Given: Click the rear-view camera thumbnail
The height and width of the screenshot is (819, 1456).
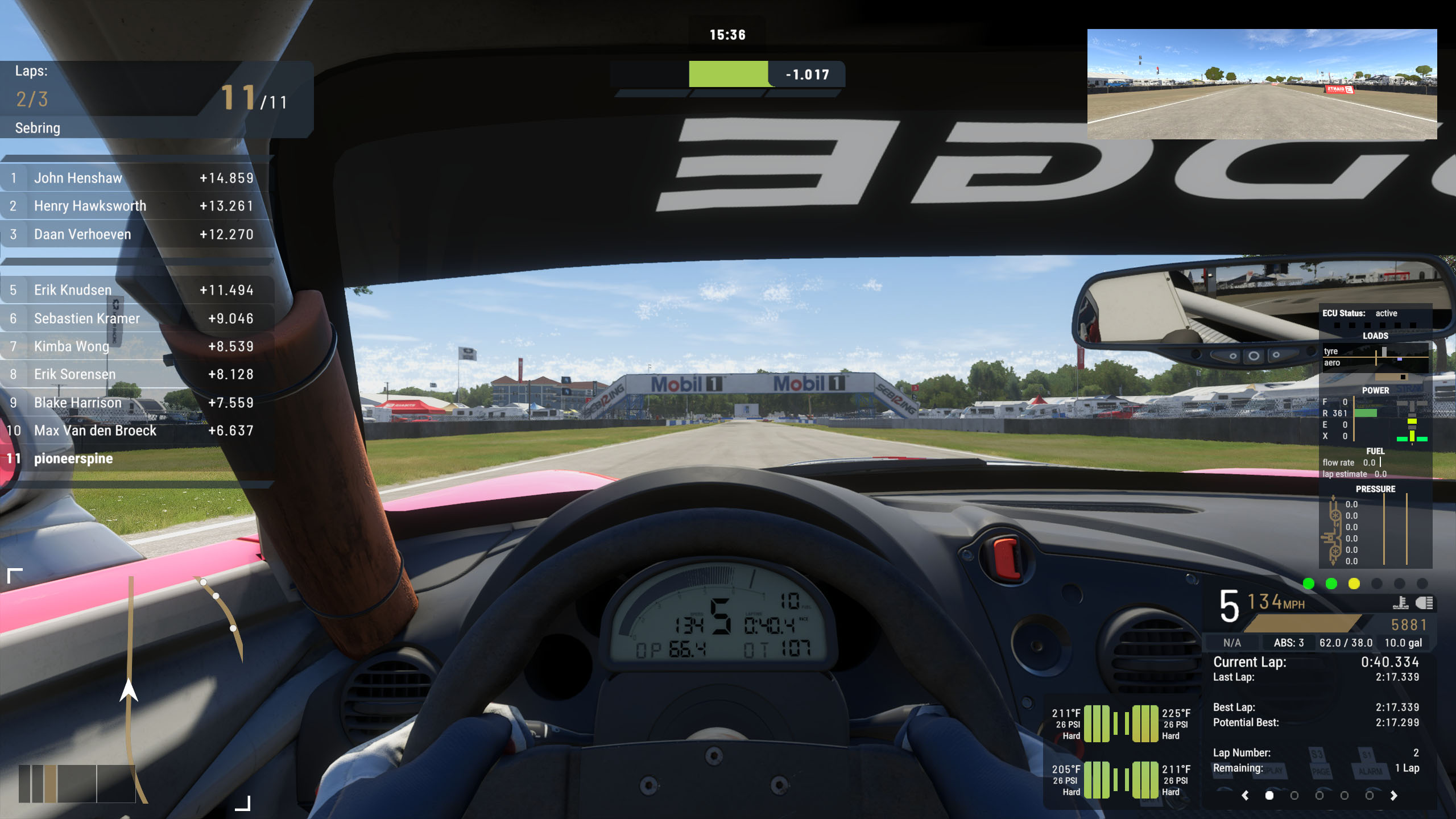Looking at the screenshot, I should pos(1261,84).
